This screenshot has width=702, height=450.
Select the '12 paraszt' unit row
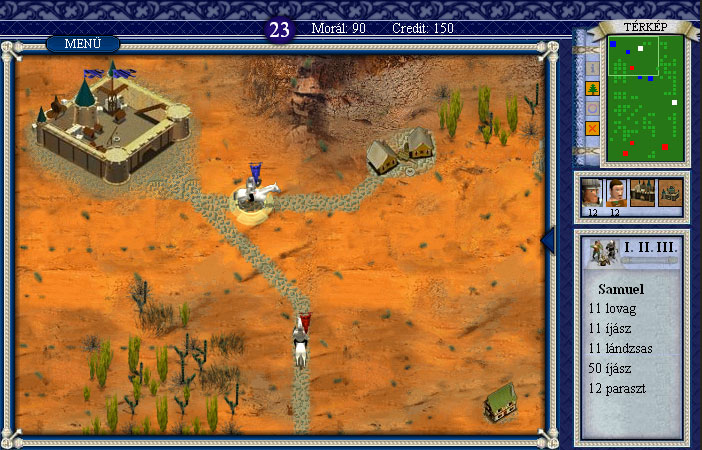click(x=617, y=387)
